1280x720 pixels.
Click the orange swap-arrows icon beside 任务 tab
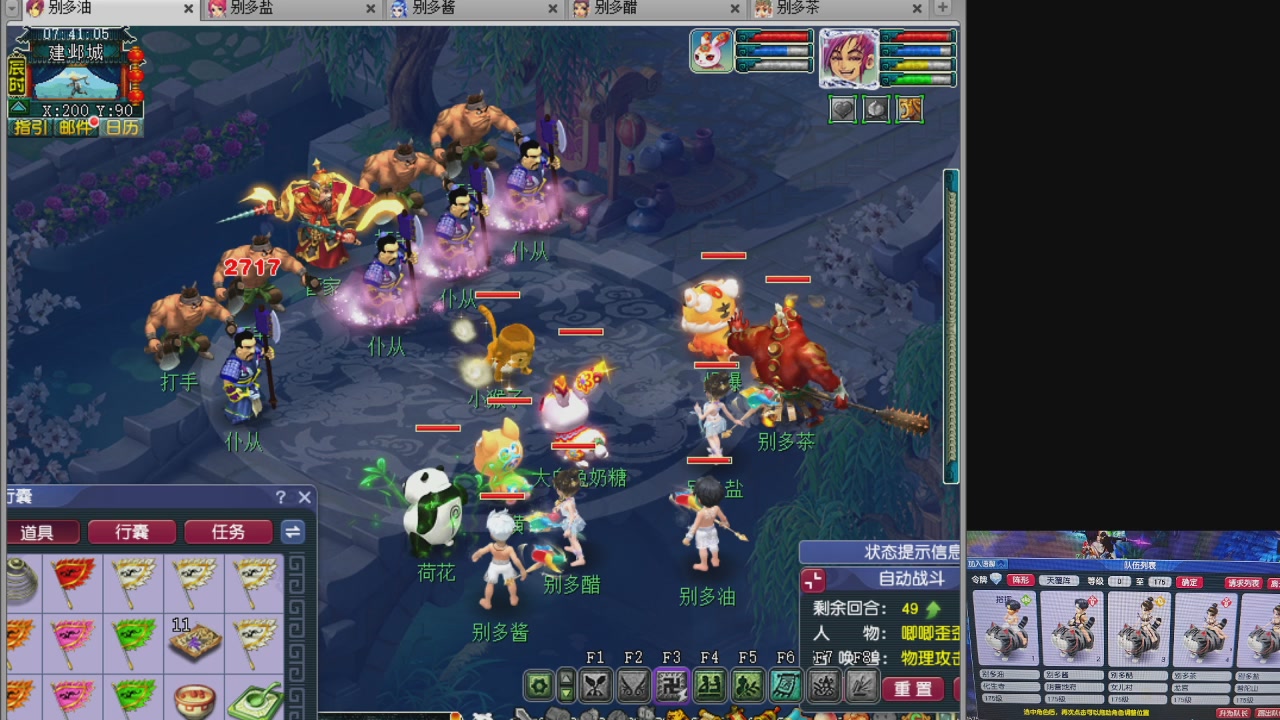292,532
